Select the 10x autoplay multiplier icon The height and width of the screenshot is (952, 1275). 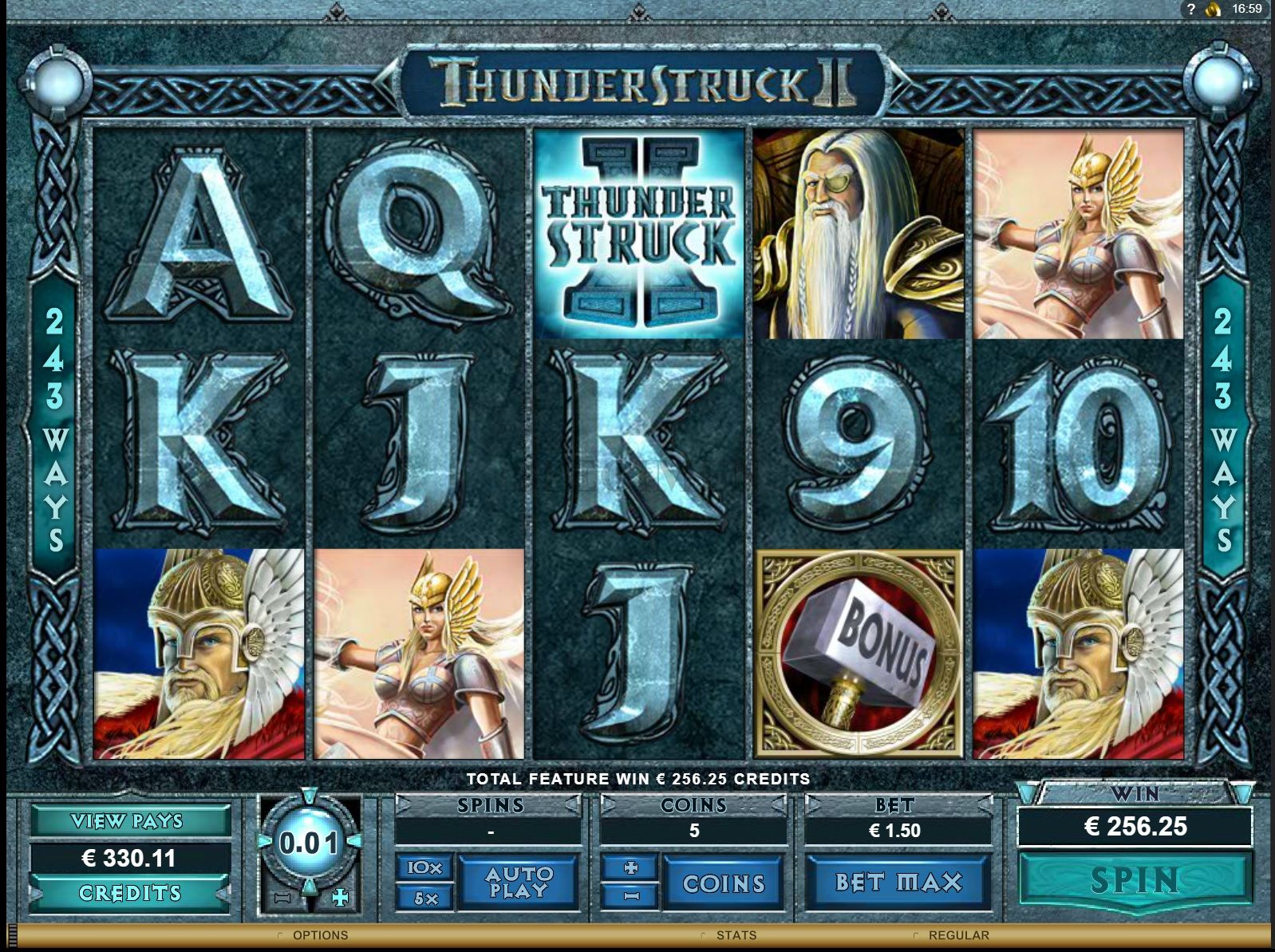click(x=425, y=868)
